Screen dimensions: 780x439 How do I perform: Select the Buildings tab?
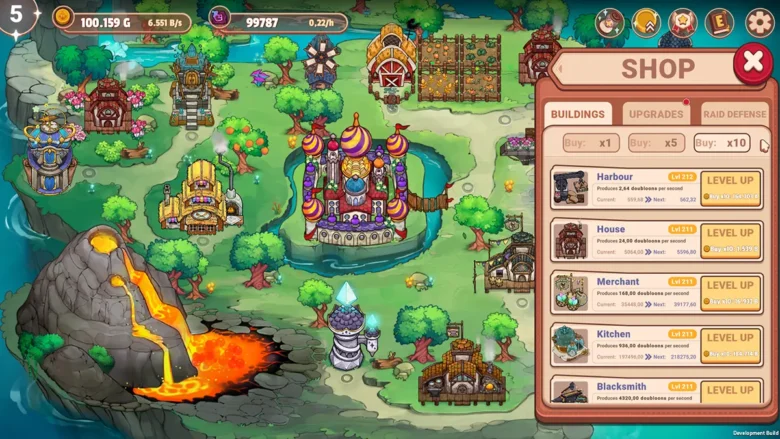click(578, 114)
